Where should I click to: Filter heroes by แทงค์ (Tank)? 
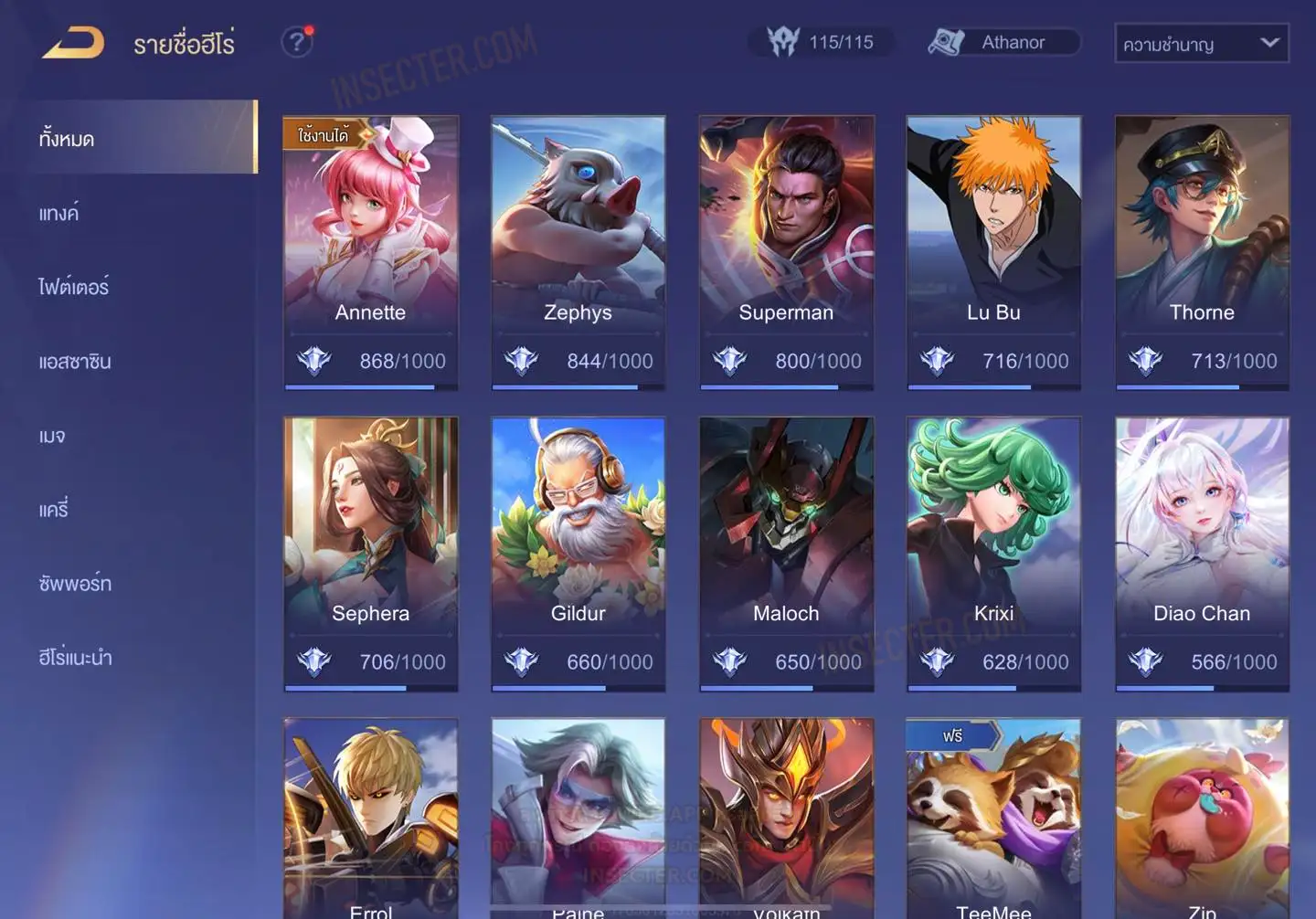(59, 214)
